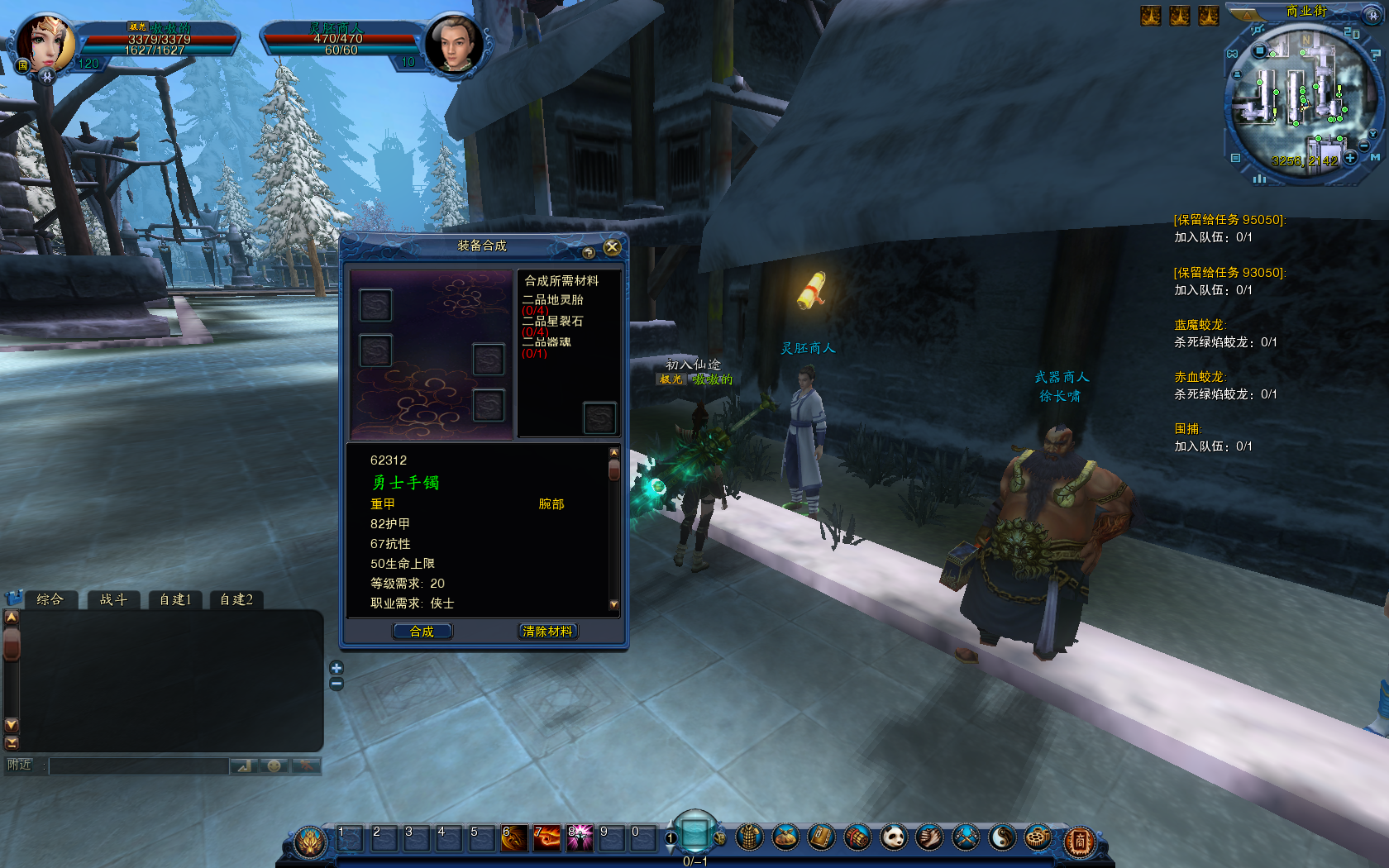
Task: Activate the orange skill in hotbar slot 6
Action: pyautogui.click(x=514, y=838)
